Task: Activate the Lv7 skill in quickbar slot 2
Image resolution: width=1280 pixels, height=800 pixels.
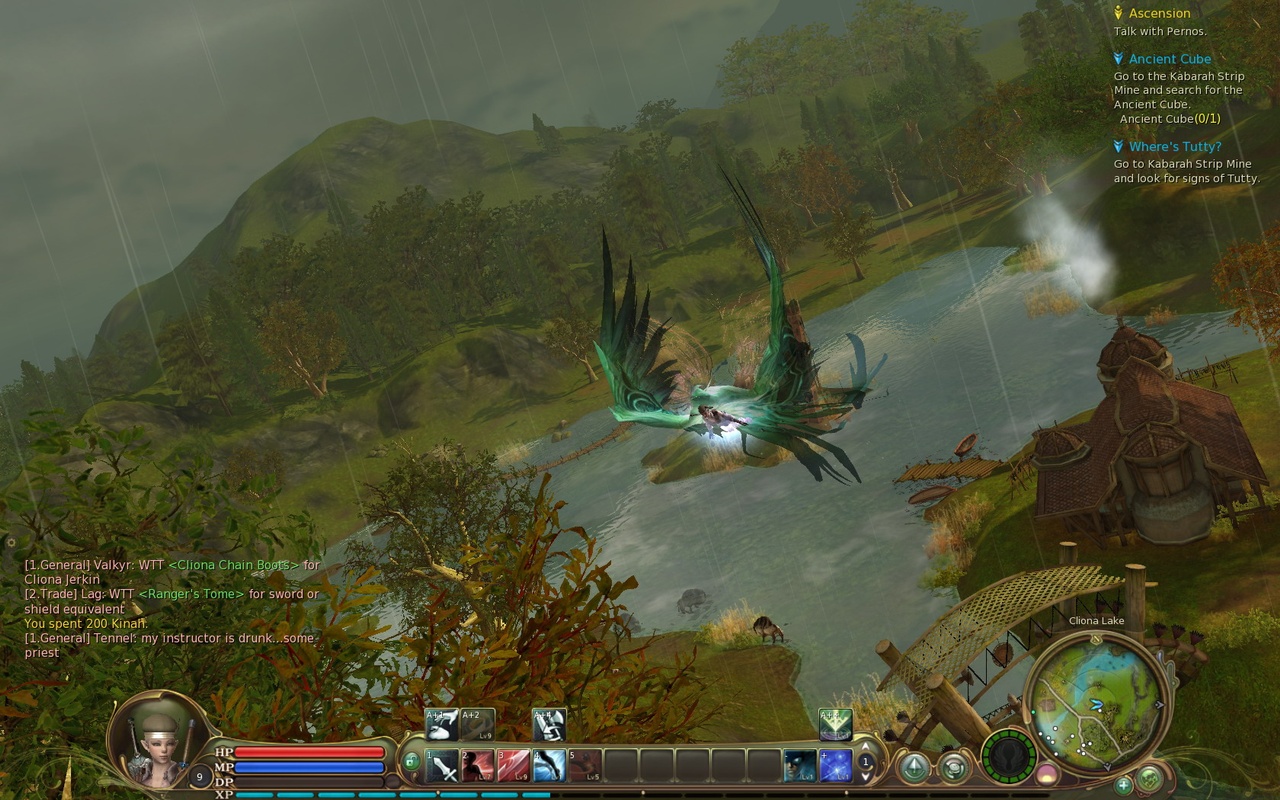Action: [x=480, y=765]
